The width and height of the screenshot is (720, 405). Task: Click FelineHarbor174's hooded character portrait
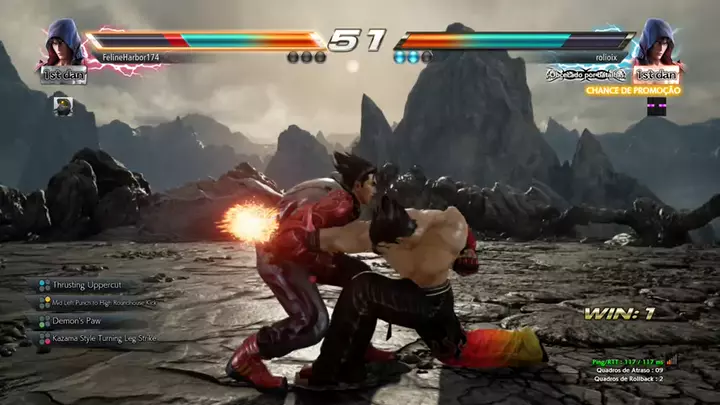coord(63,43)
